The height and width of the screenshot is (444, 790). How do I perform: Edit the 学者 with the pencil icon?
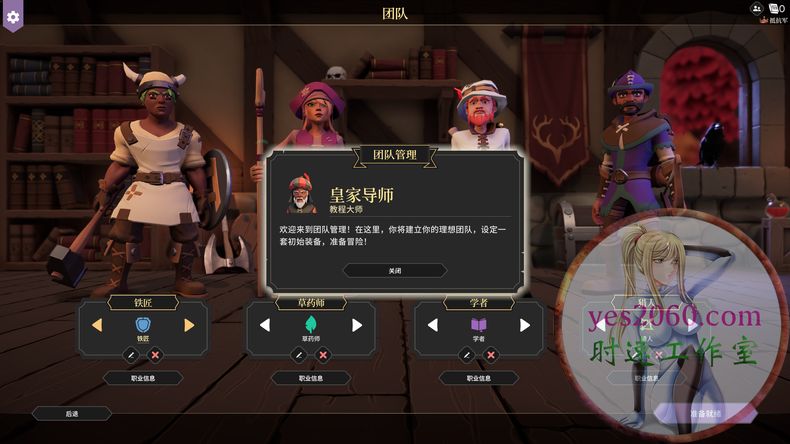click(x=466, y=354)
